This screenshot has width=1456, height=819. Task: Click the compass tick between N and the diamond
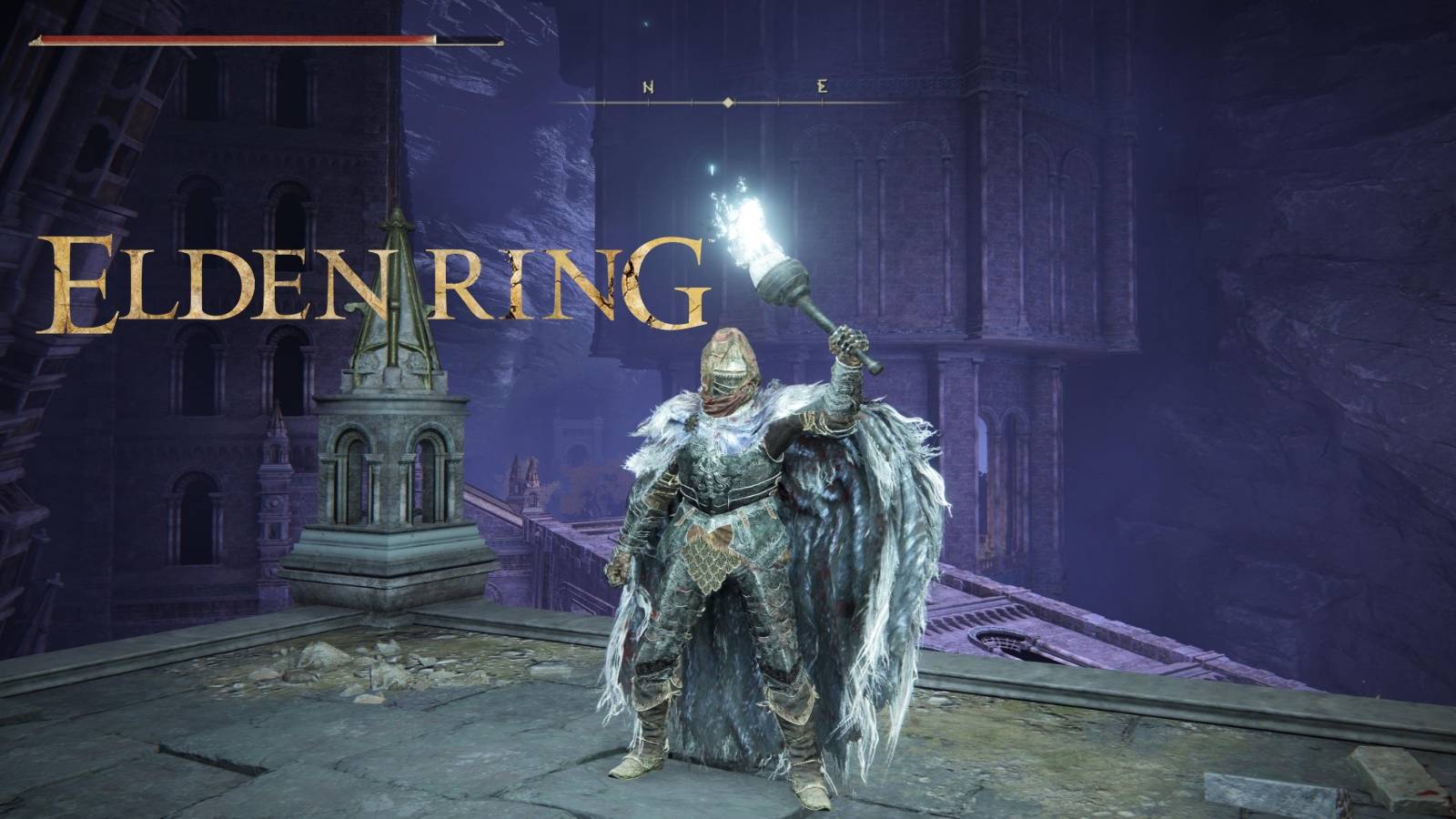point(691,102)
